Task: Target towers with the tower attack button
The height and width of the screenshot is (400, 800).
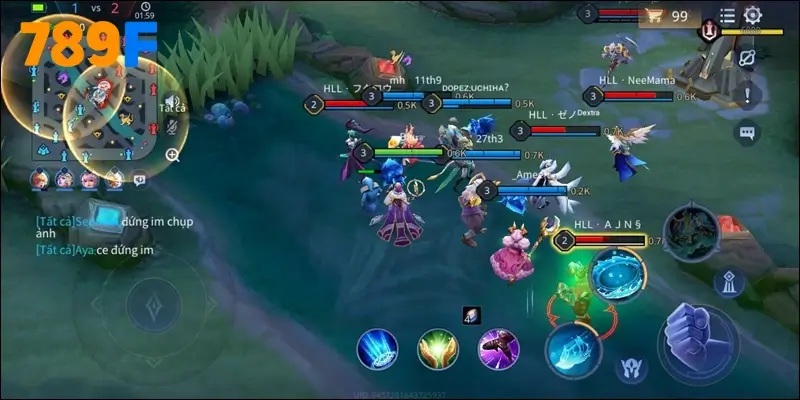Action: click(729, 282)
